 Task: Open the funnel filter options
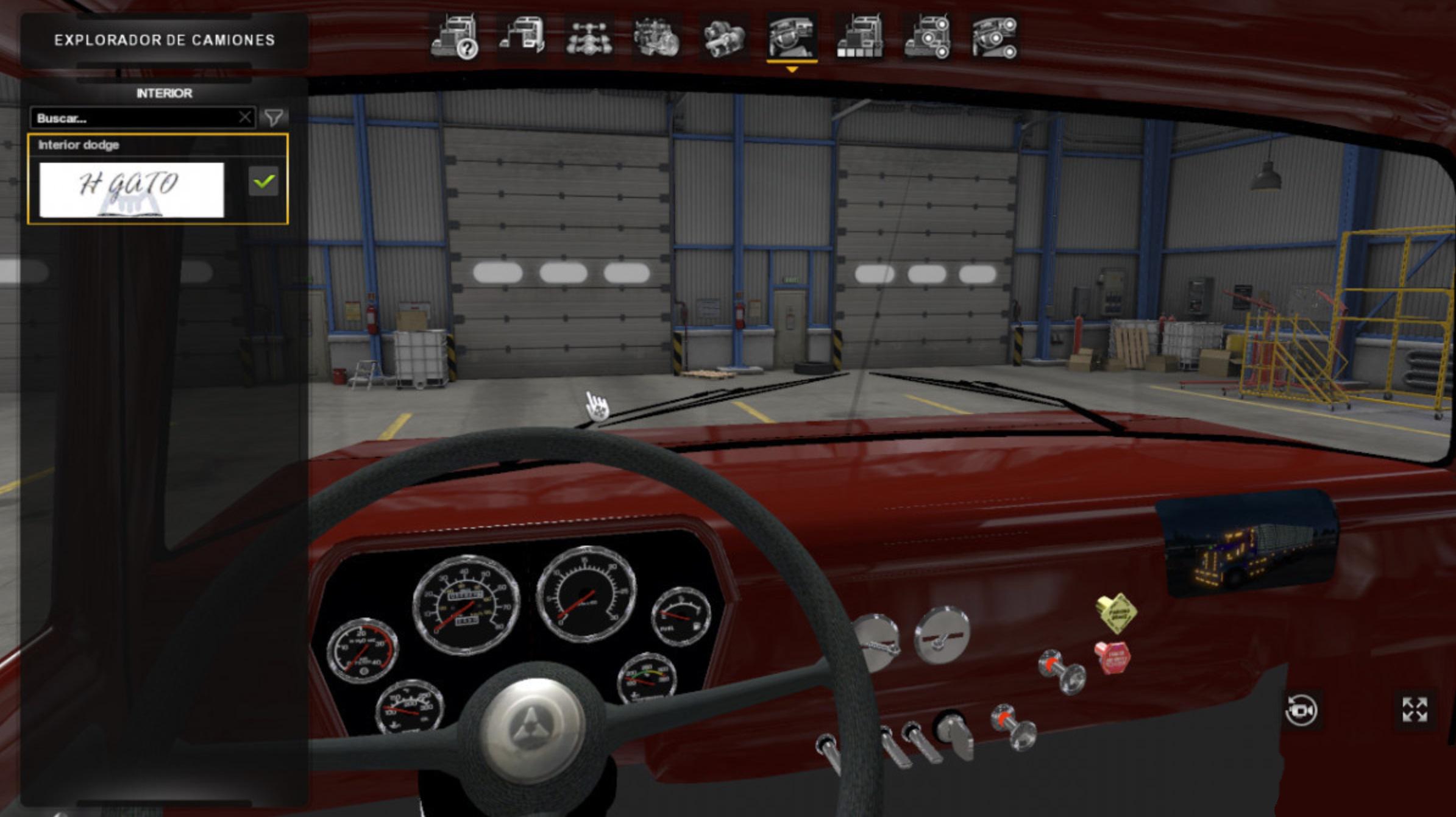pyautogui.click(x=274, y=117)
